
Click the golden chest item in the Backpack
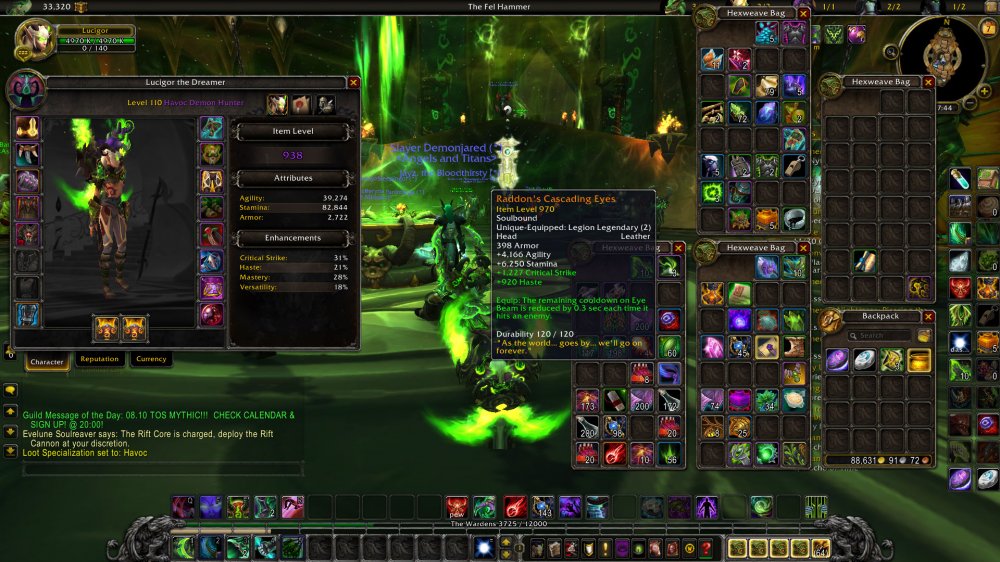point(919,360)
